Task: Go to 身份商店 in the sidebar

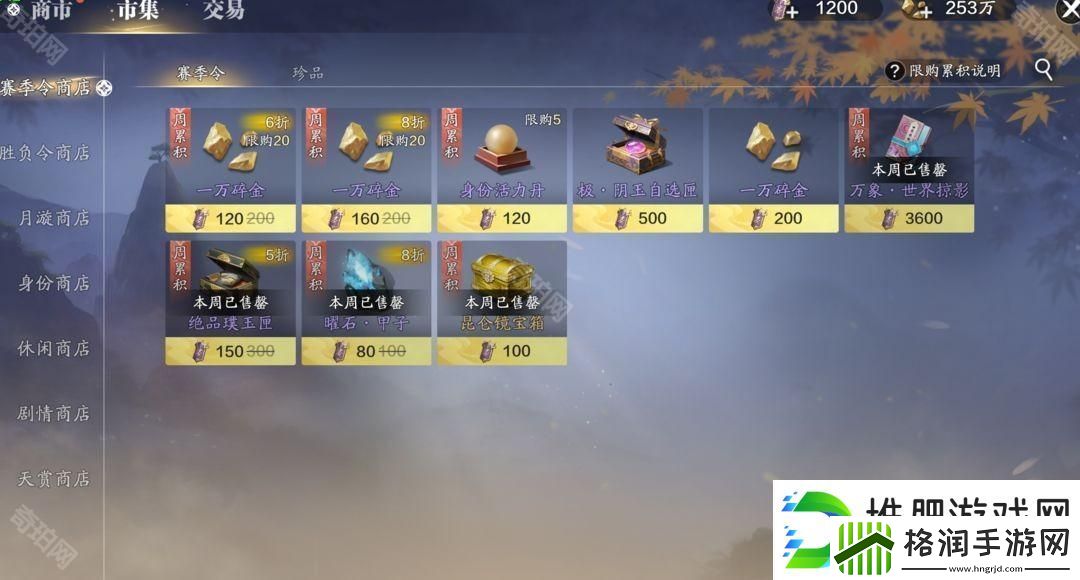Action: 53,283
